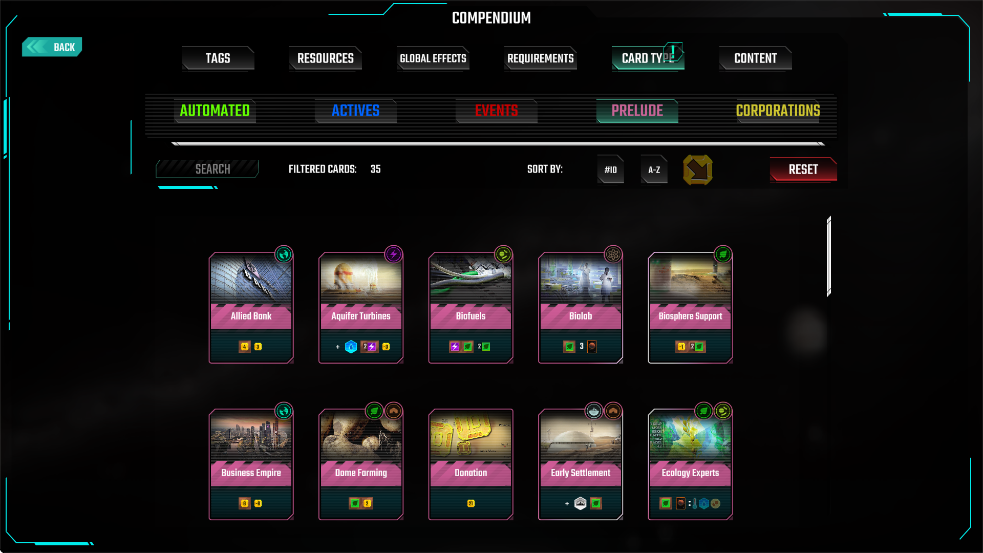Sort cards alphabetically A-Z

tap(654, 170)
